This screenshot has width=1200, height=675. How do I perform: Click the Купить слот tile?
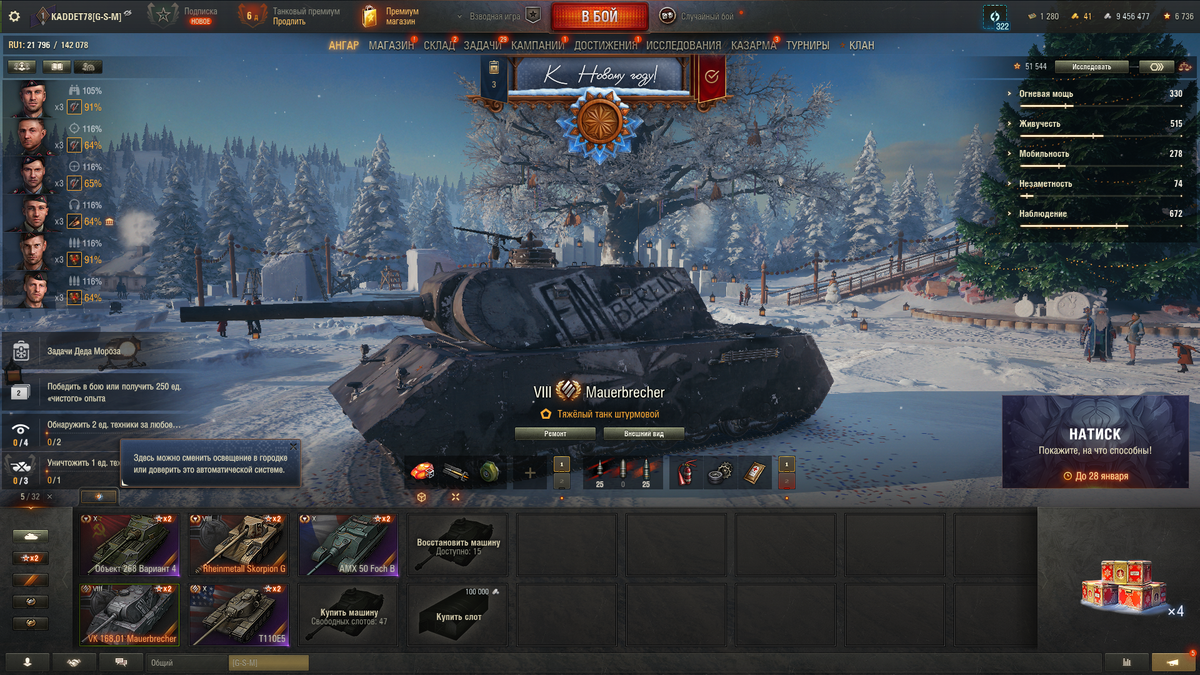(458, 615)
